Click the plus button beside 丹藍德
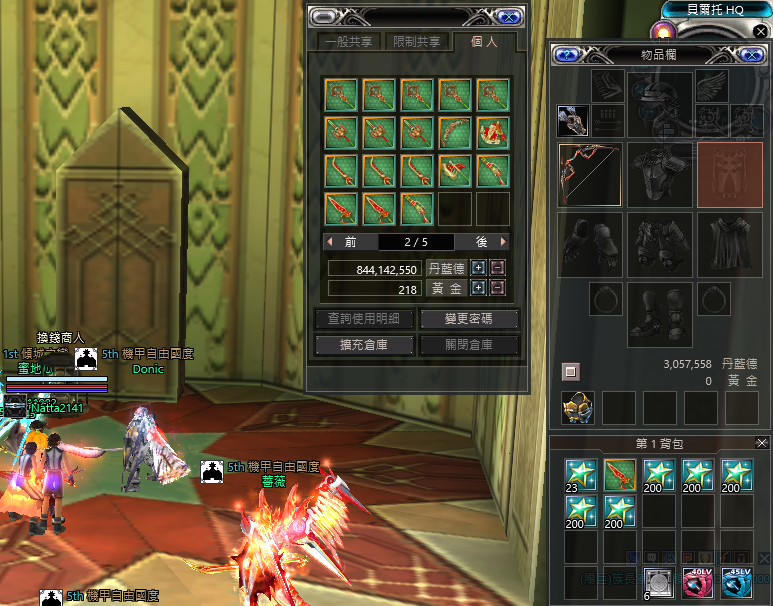This screenshot has width=773, height=606. 478,268
